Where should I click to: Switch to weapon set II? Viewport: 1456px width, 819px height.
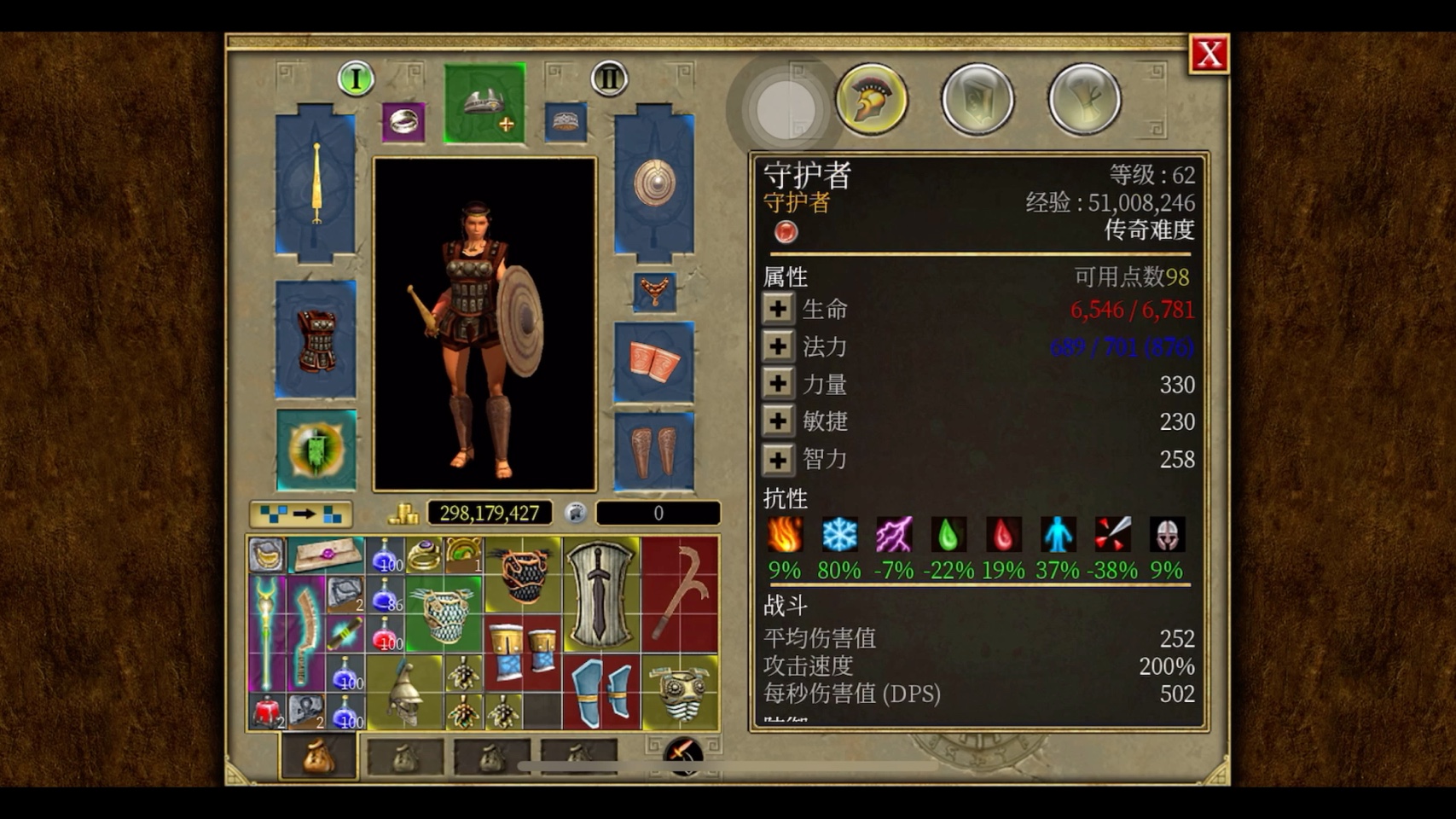pyautogui.click(x=609, y=79)
